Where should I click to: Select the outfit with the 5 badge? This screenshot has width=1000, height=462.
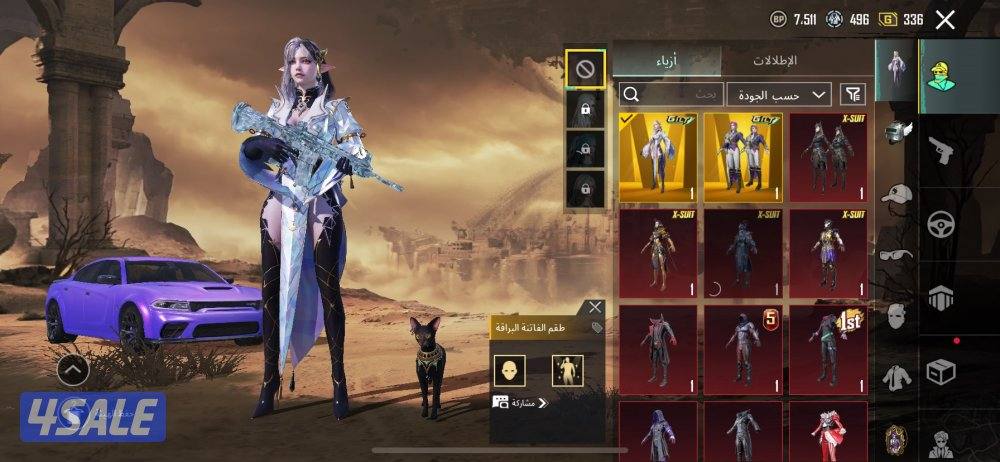tap(742, 349)
